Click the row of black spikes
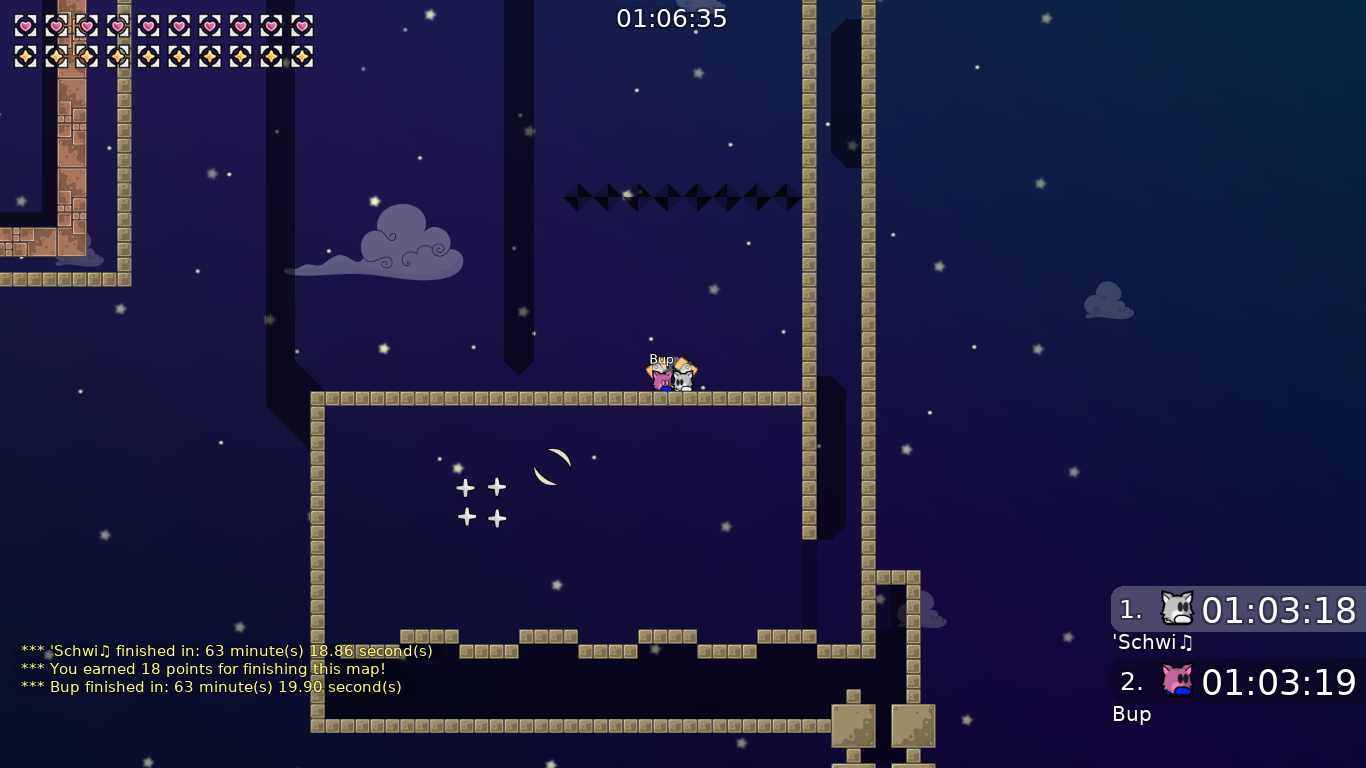Image resolution: width=1366 pixels, height=768 pixels. (x=680, y=196)
